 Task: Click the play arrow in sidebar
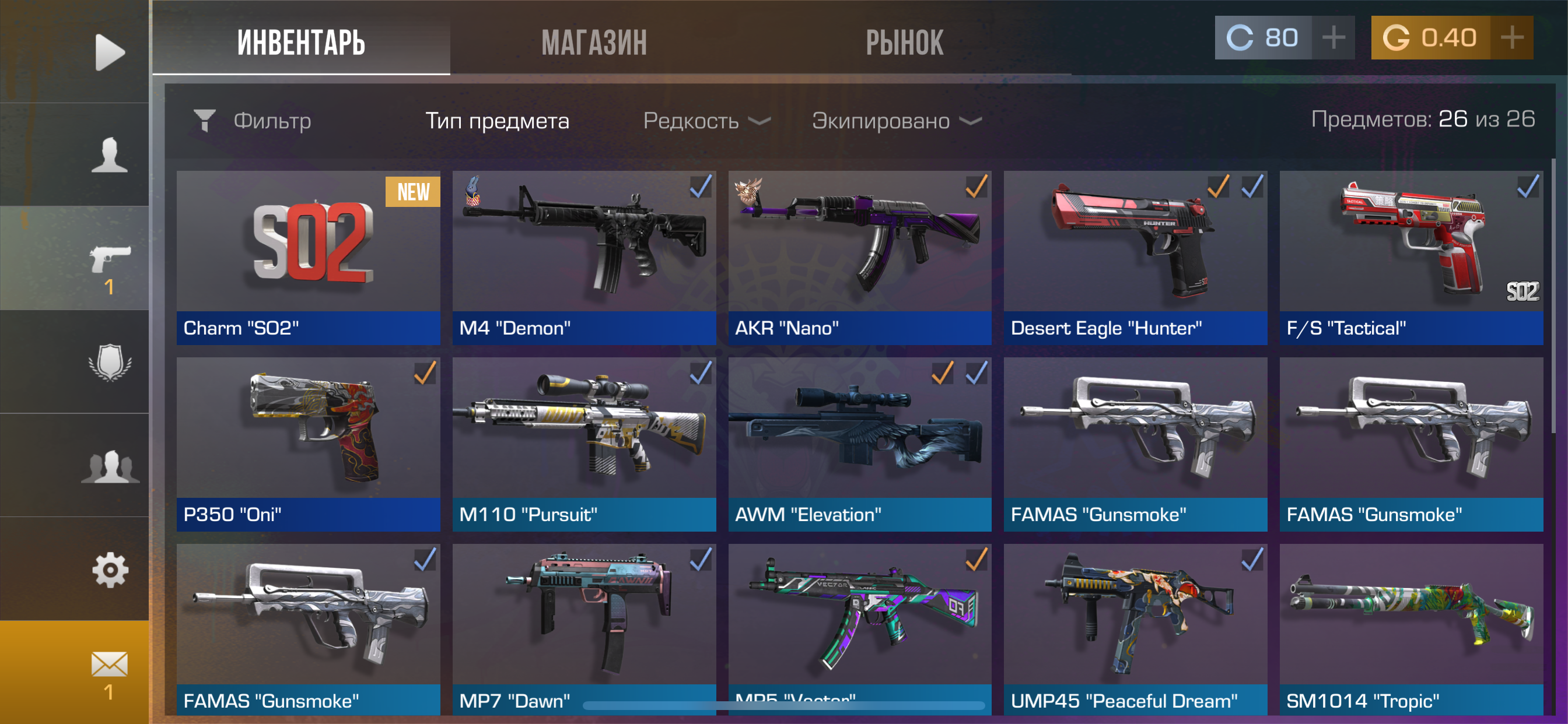point(110,52)
